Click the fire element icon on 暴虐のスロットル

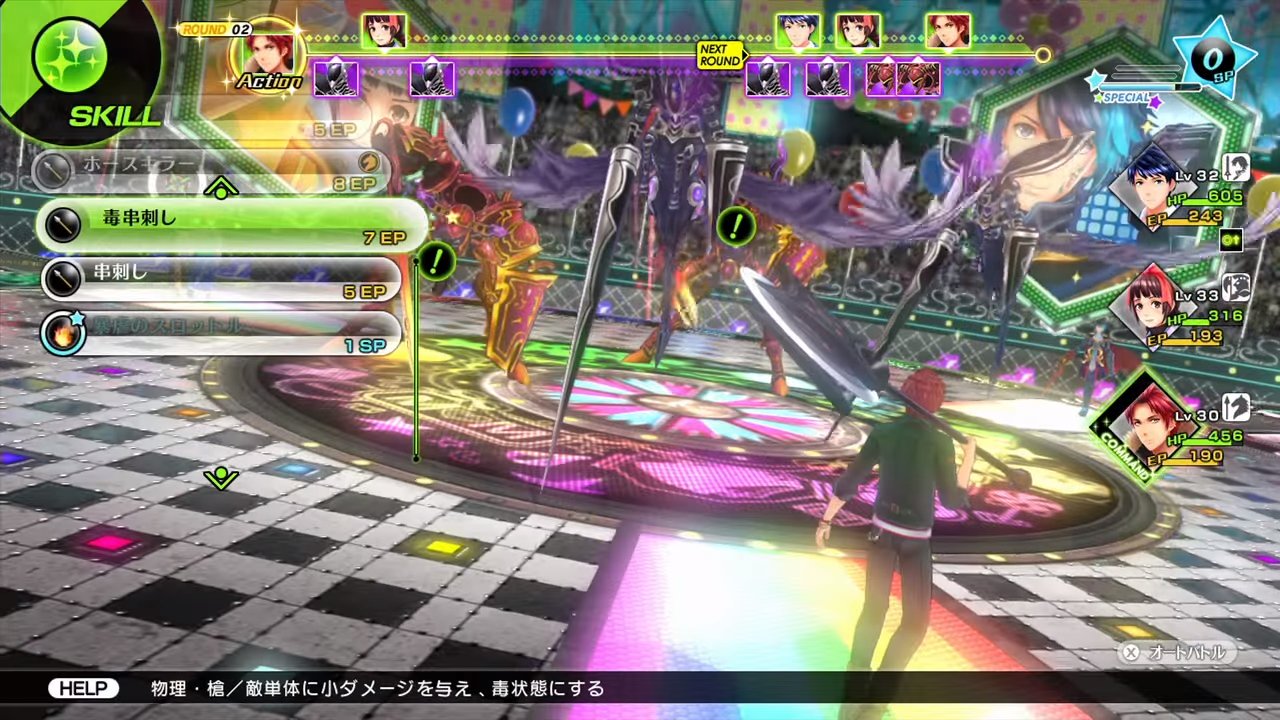click(x=63, y=333)
